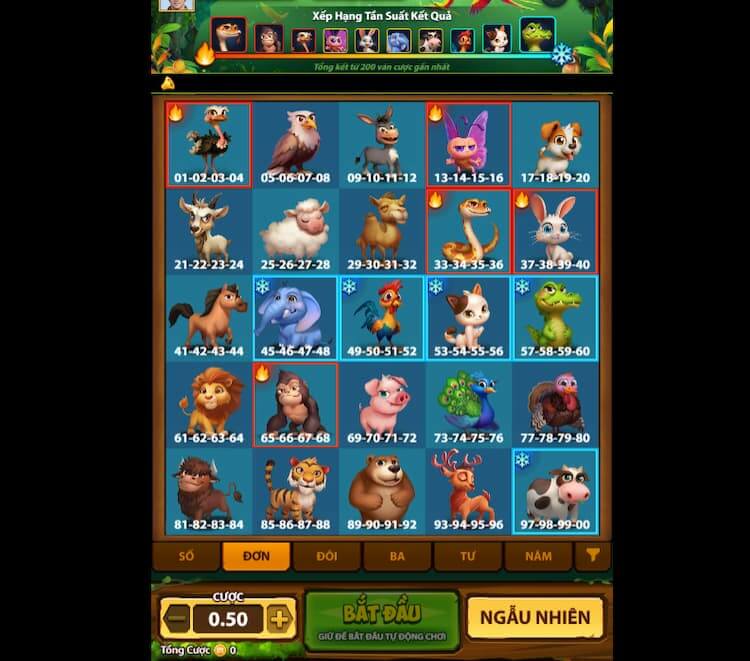Pick random bets with NGẪU NHIÊN
Viewport: 750px width, 661px height.
[535, 618]
